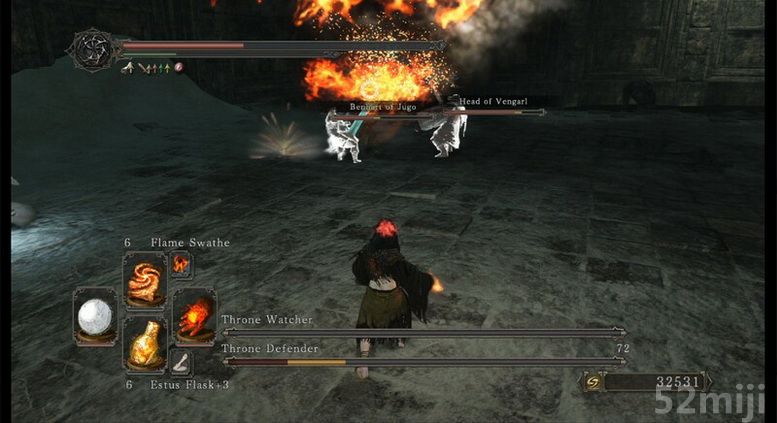
Task: Click the round pink status-effect icon
Action: (179, 68)
